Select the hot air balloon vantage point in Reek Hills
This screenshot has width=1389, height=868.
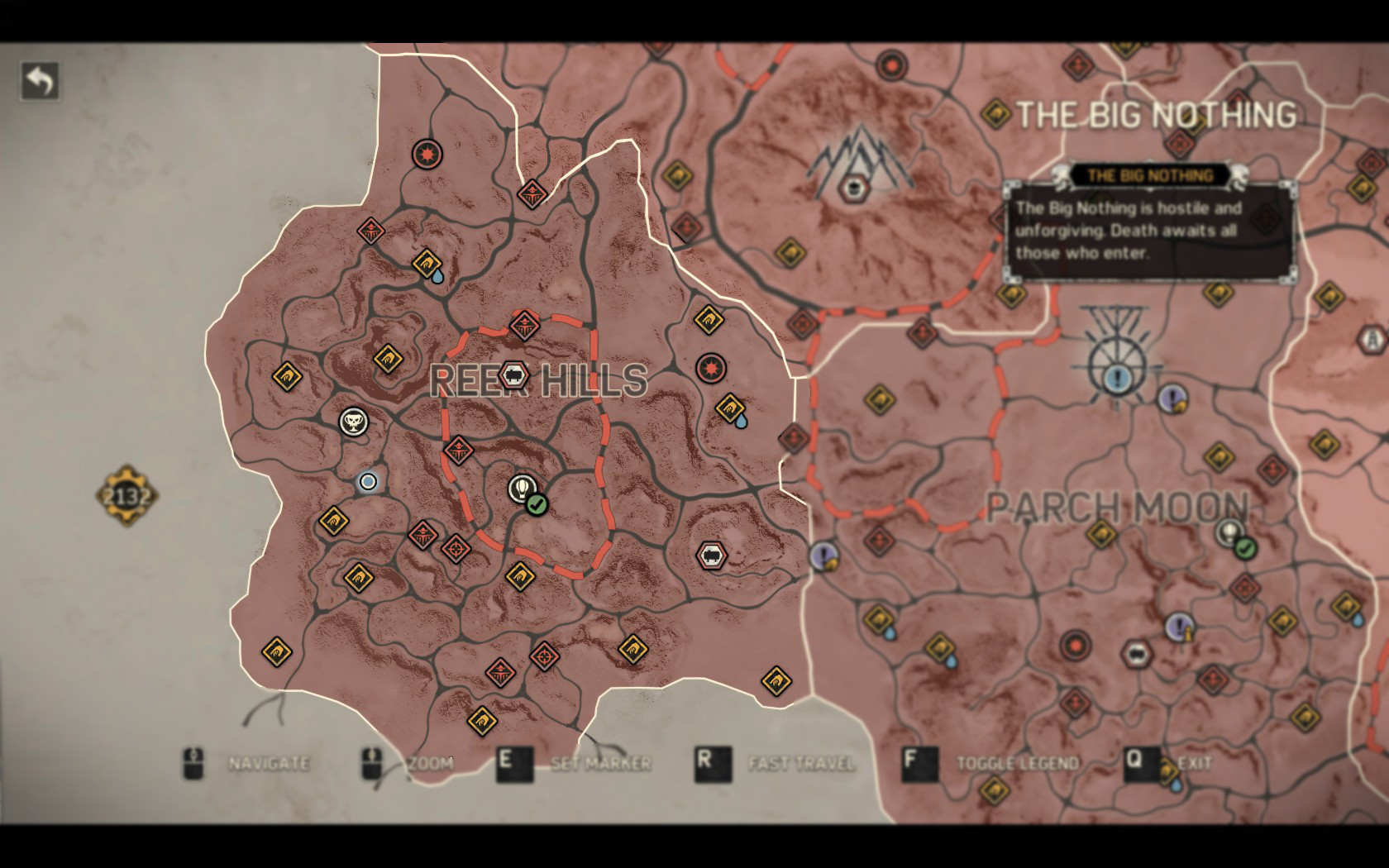[x=521, y=488]
